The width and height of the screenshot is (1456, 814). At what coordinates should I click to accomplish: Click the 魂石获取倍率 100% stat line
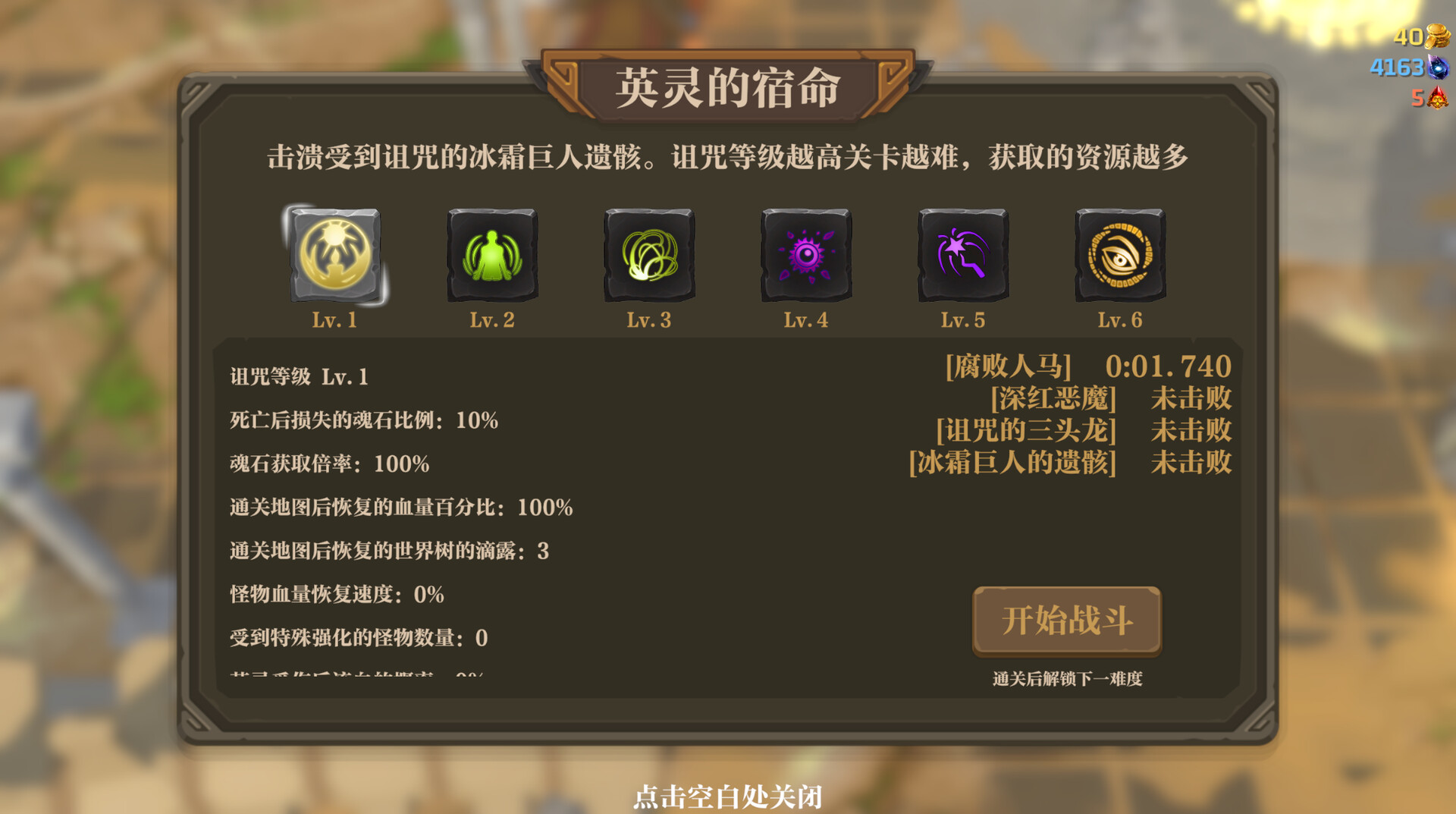click(328, 464)
